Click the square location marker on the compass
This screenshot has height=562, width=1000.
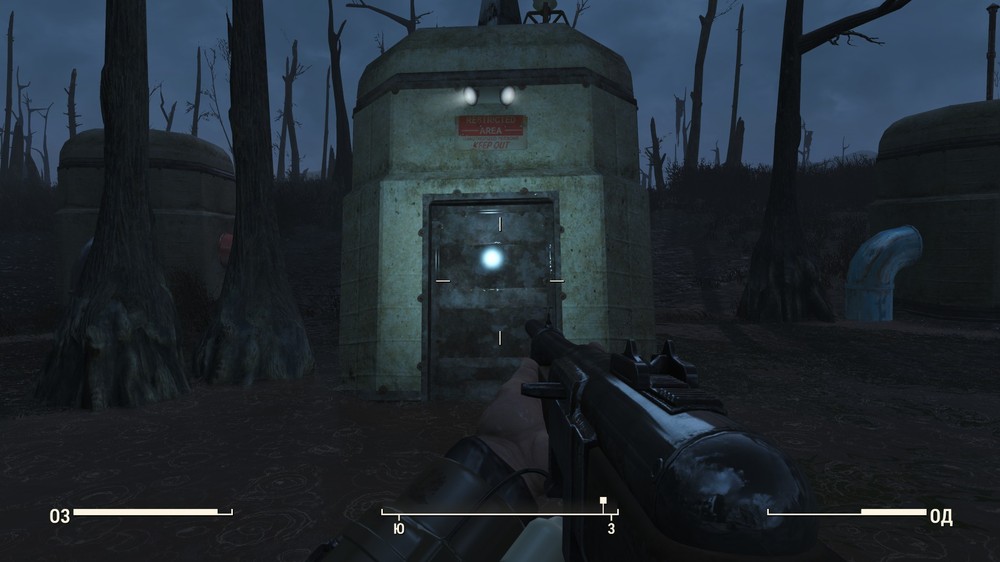point(602,500)
